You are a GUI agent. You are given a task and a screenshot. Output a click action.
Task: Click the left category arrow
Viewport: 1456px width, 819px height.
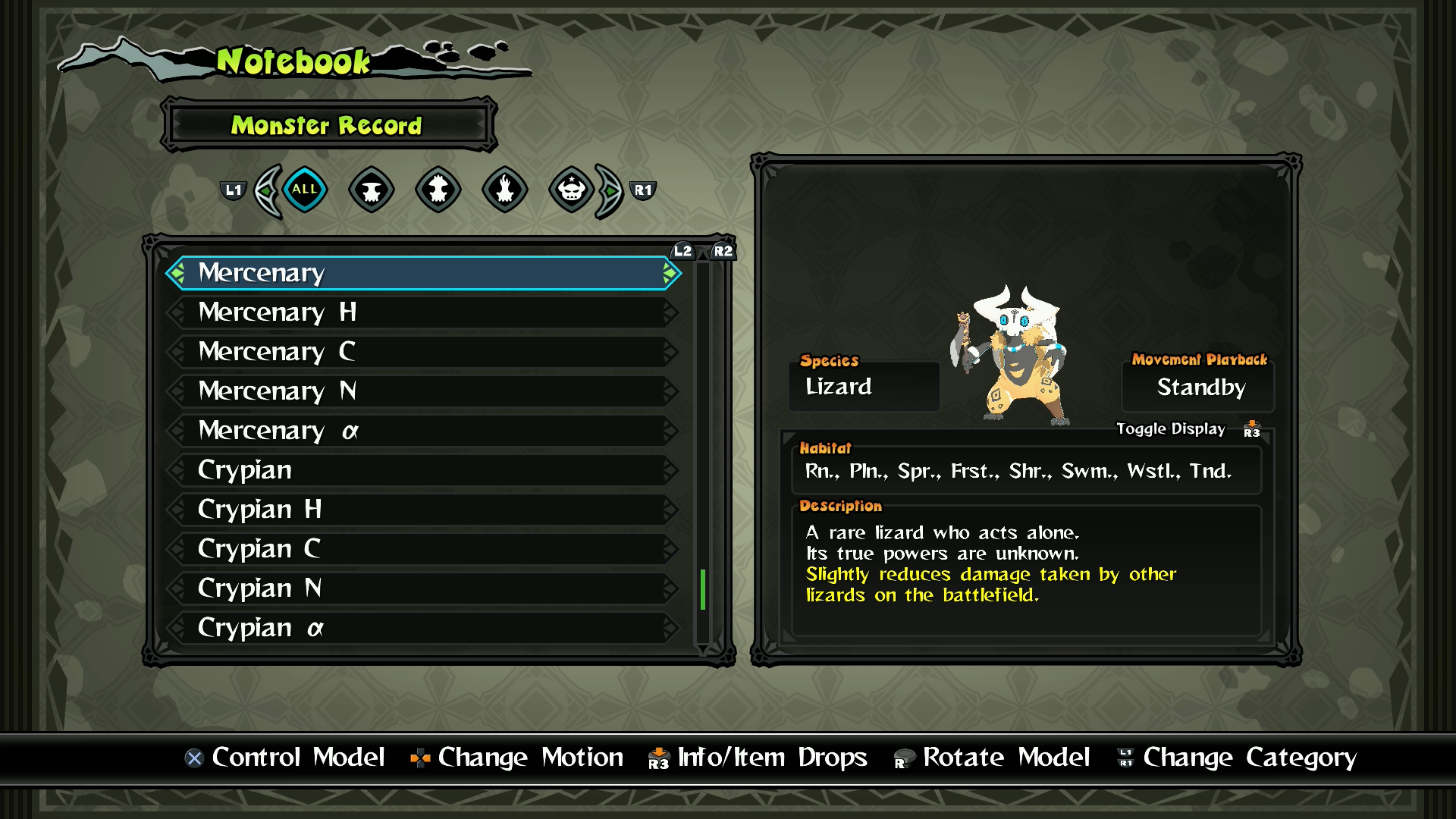[267, 191]
